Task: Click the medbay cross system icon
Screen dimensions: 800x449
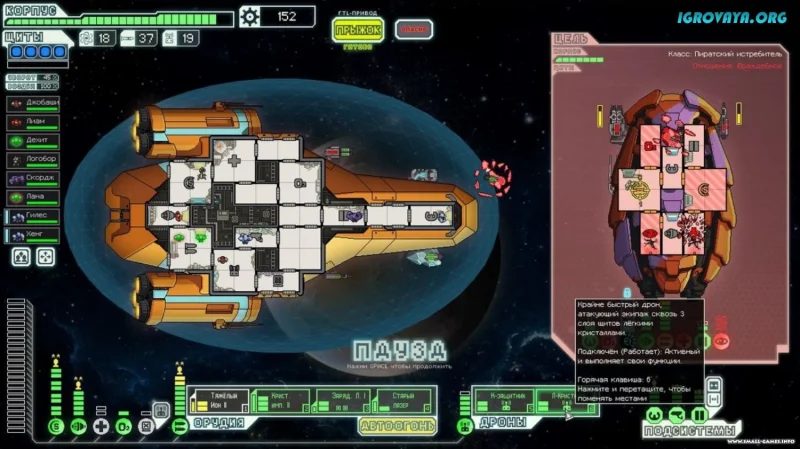Action: pyautogui.click(x=101, y=427)
